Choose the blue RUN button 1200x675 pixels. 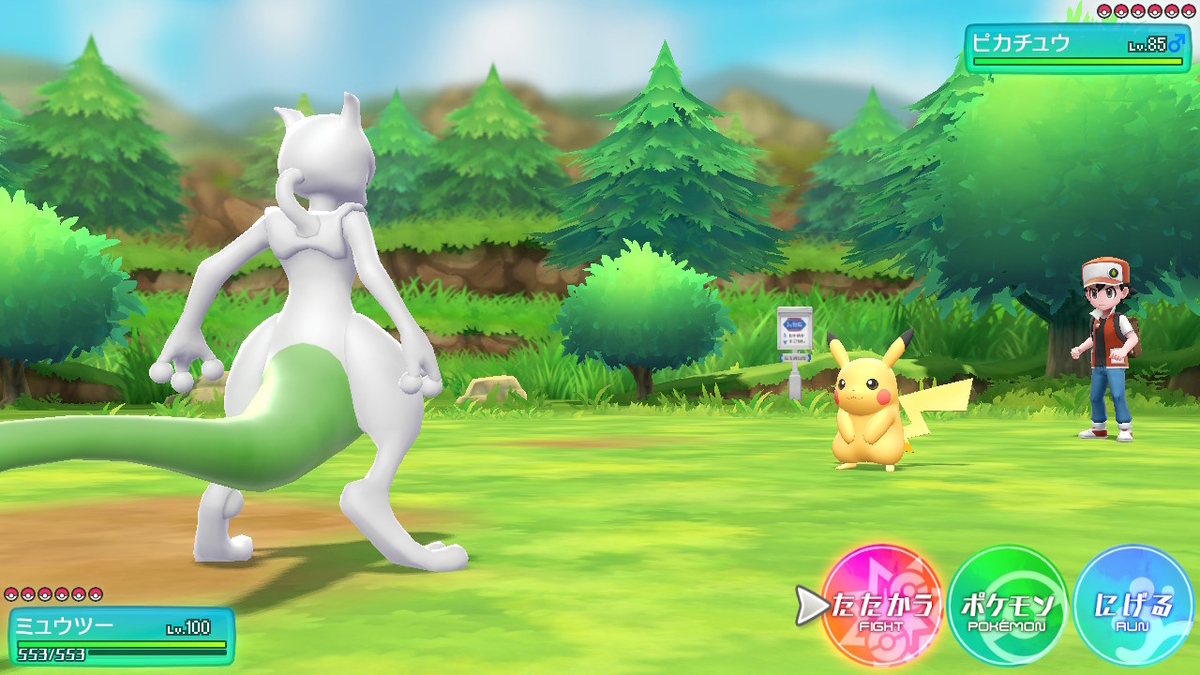[1133, 607]
